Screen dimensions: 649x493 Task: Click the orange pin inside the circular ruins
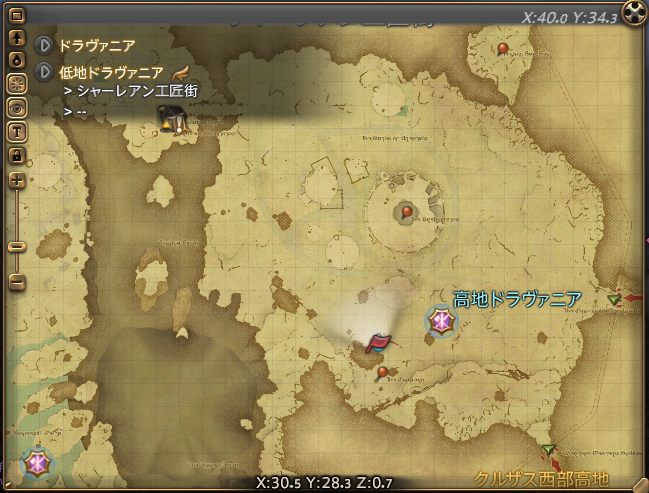(406, 211)
